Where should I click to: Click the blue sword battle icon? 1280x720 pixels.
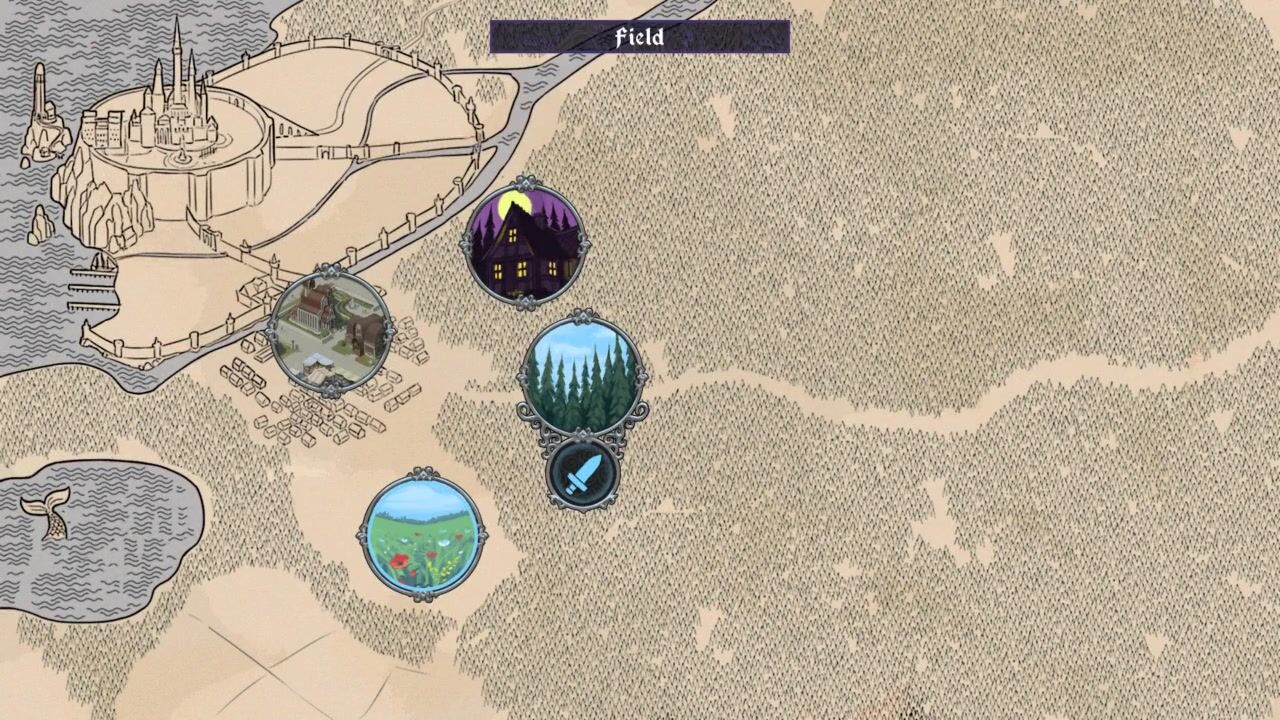click(x=582, y=474)
